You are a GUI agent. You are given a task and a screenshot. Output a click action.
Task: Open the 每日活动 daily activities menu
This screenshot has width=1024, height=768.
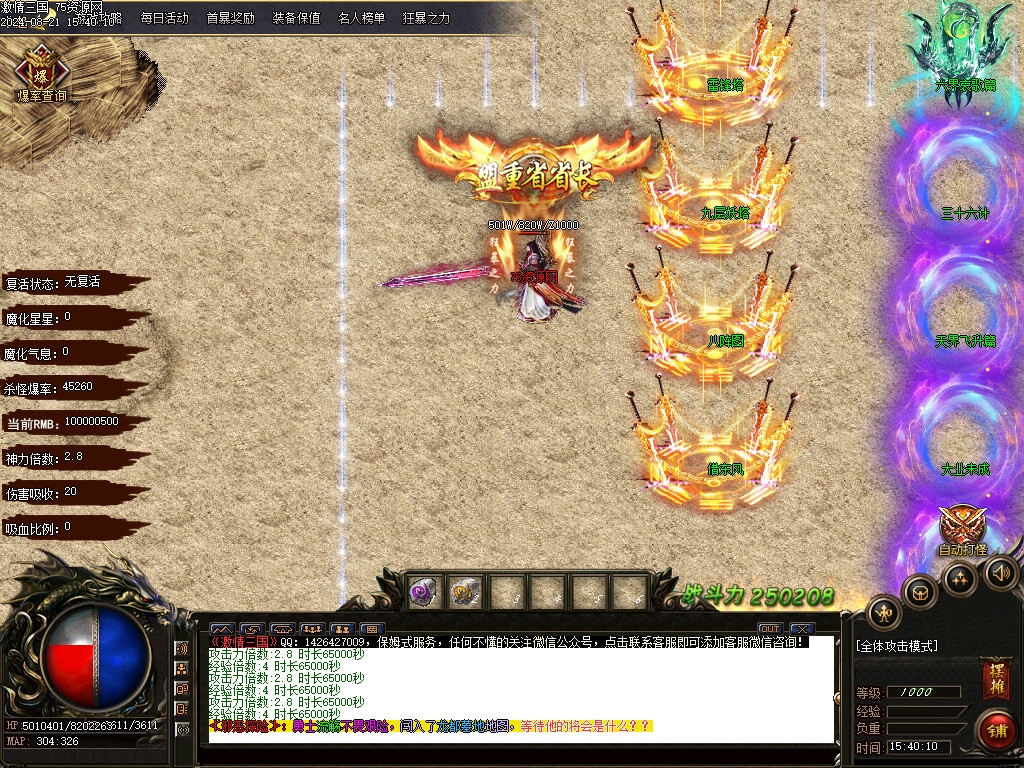pyautogui.click(x=164, y=18)
